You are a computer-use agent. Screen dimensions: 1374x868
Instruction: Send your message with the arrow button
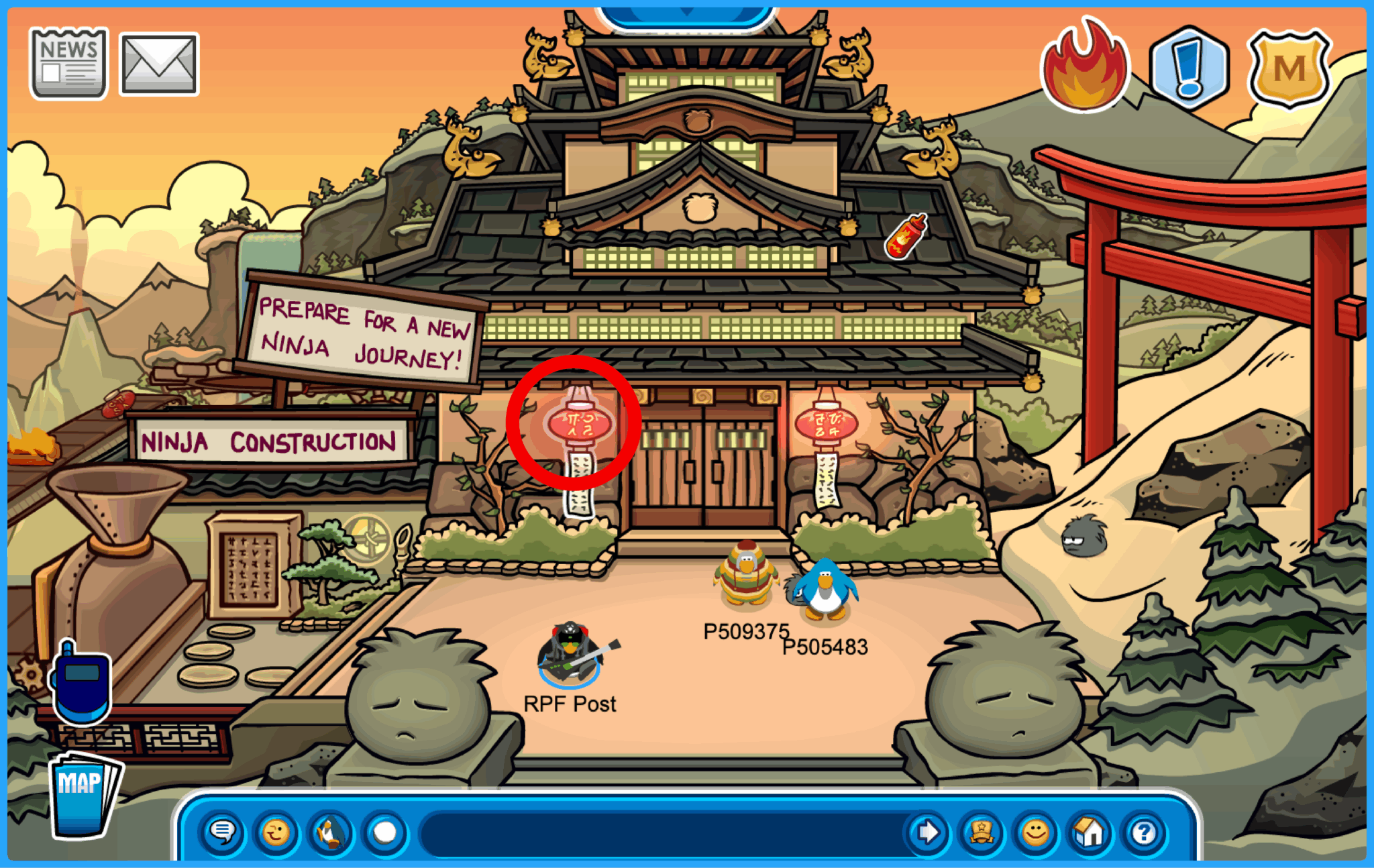(928, 830)
